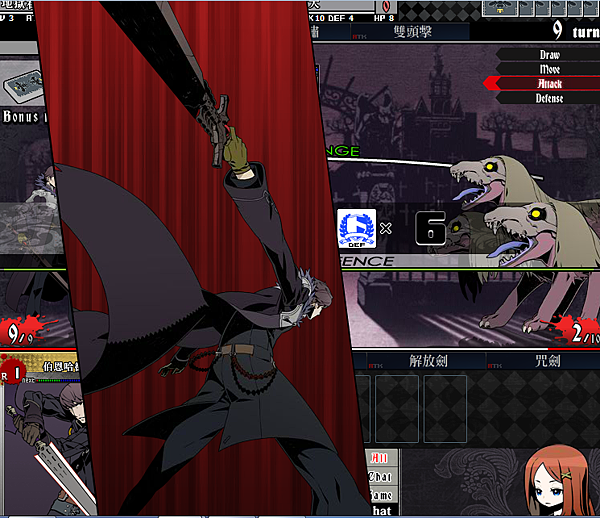The height and width of the screenshot is (518, 600).
Task: Switch to the Chat log tab
Action: click(x=381, y=477)
